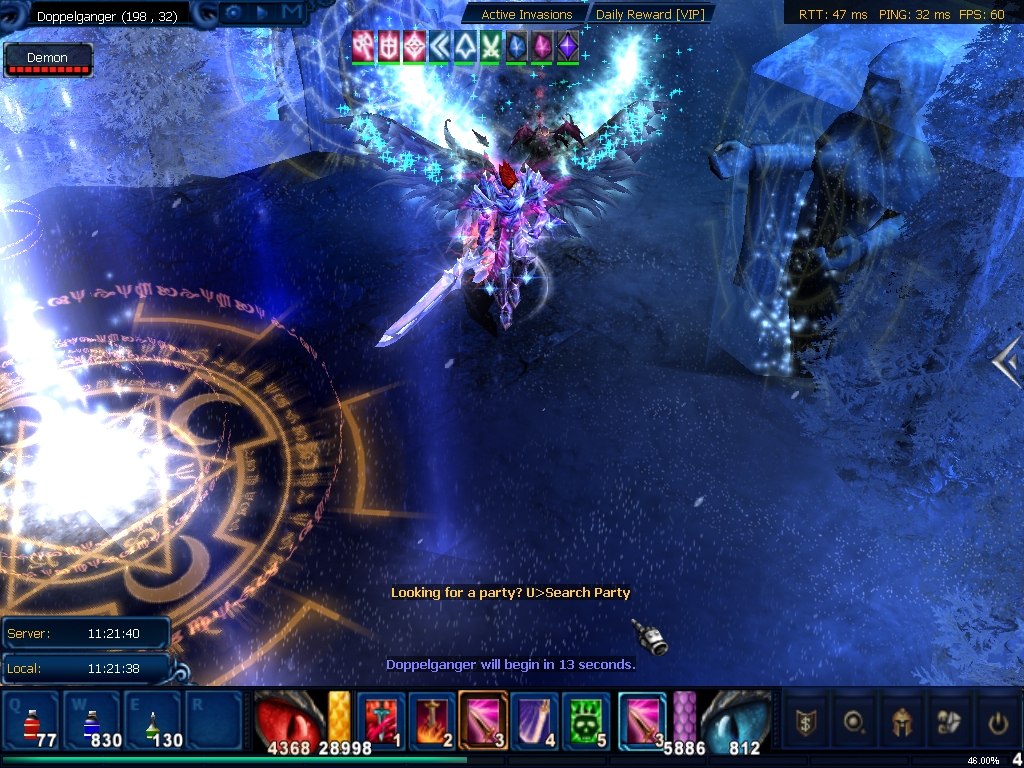This screenshot has width=1024, height=768.
Task: Open the magnifier search button
Action: click(x=853, y=721)
